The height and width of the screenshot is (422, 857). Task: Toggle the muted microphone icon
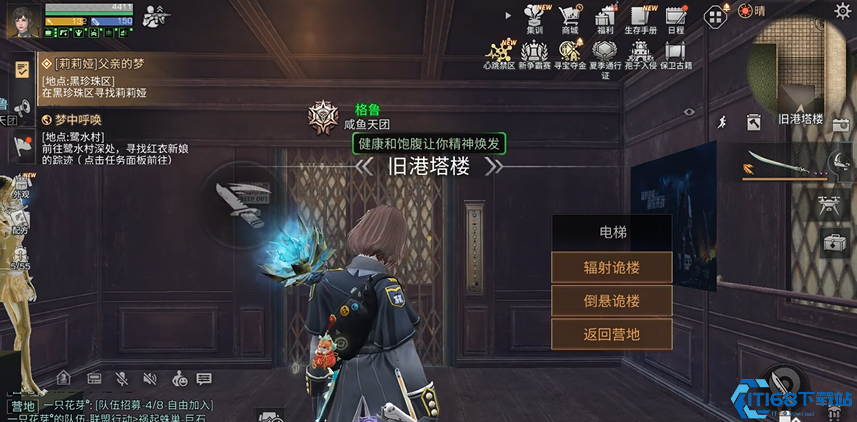(122, 378)
